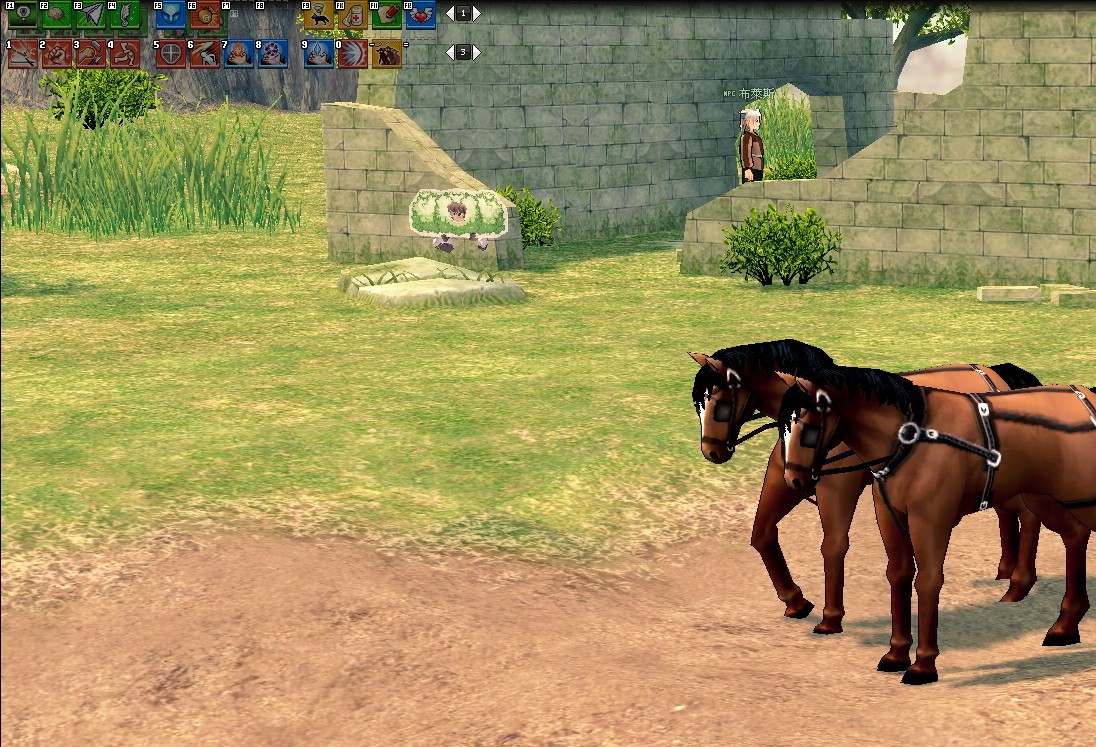The height and width of the screenshot is (747, 1096).
Task: Activate the lightbulb skill in slot F1
Action: 22,15
